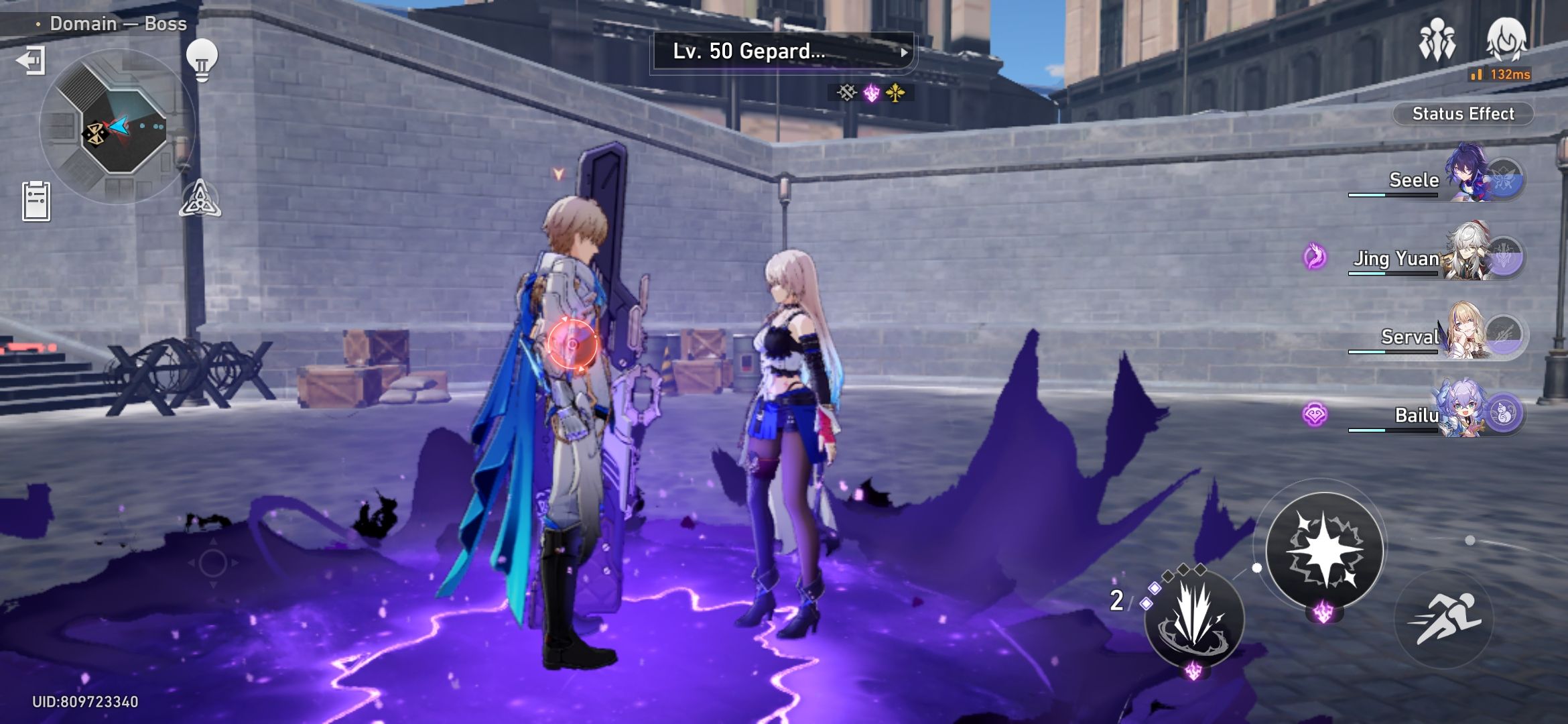The image size is (1568, 724).
Task: Expand the Lv. 50 Gepard enemy info
Action: point(783,52)
